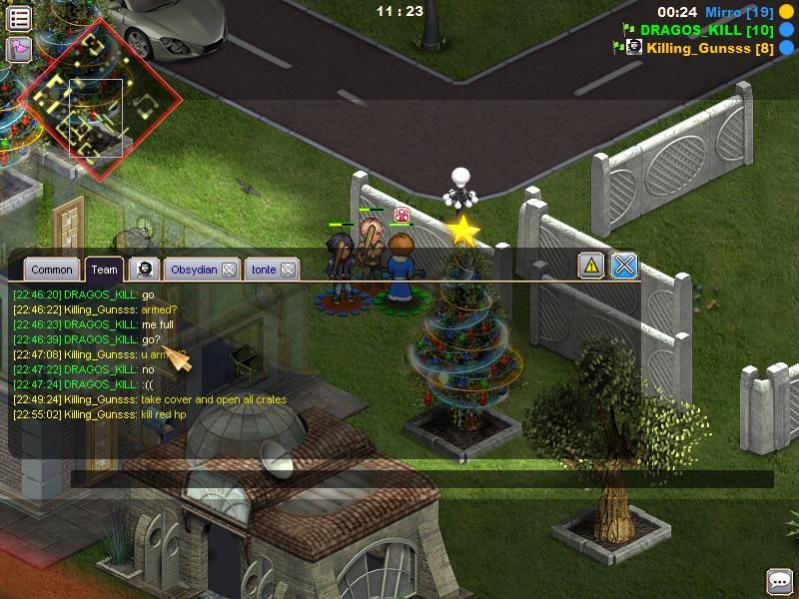Switch to the Common chat tab
Screen dimensions: 799x599
[51, 269]
